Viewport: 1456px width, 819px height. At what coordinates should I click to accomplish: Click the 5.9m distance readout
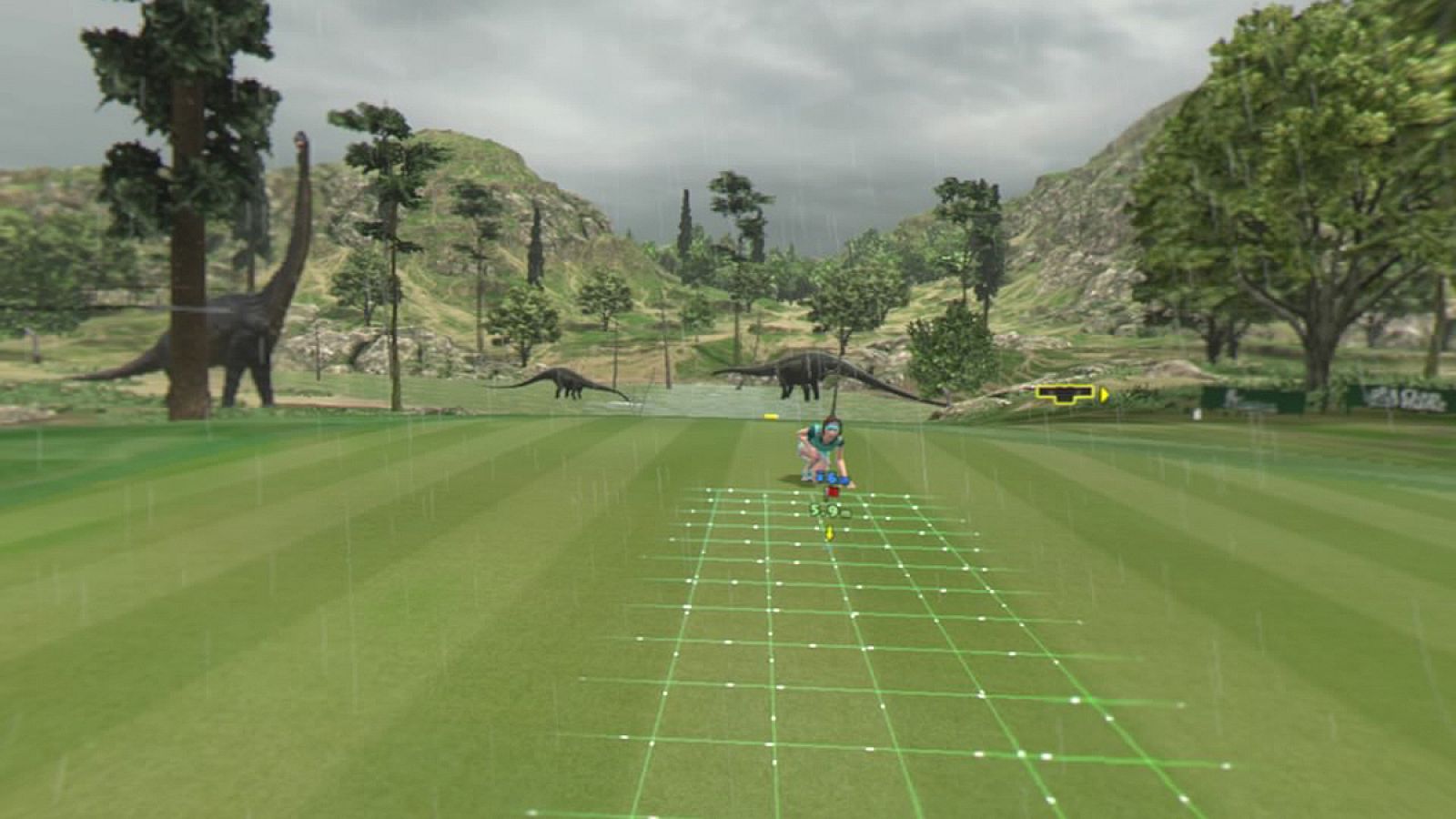[x=830, y=510]
